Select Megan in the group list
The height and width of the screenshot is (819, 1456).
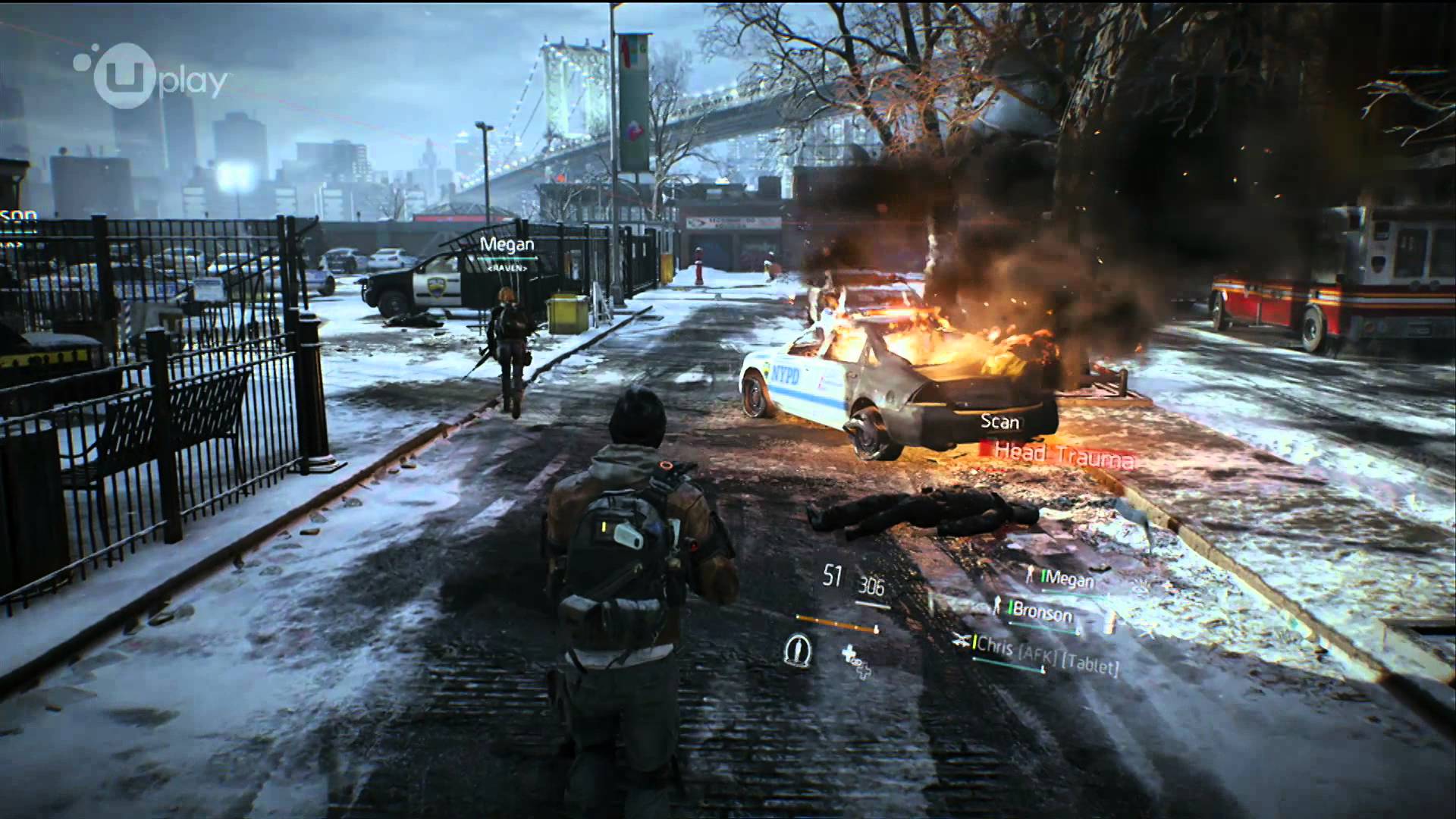coord(1069,579)
